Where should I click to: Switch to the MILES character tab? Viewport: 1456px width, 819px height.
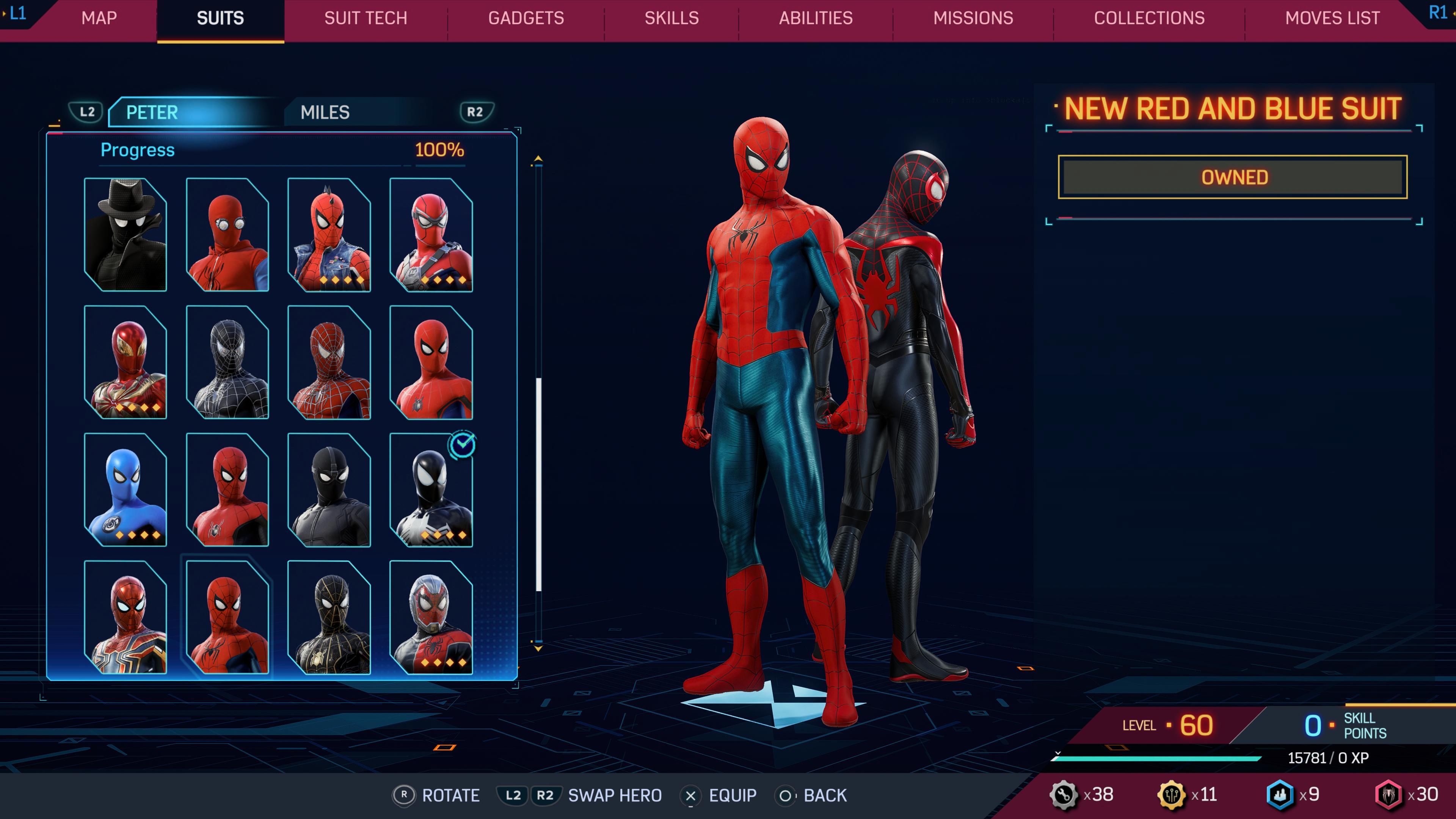click(325, 112)
